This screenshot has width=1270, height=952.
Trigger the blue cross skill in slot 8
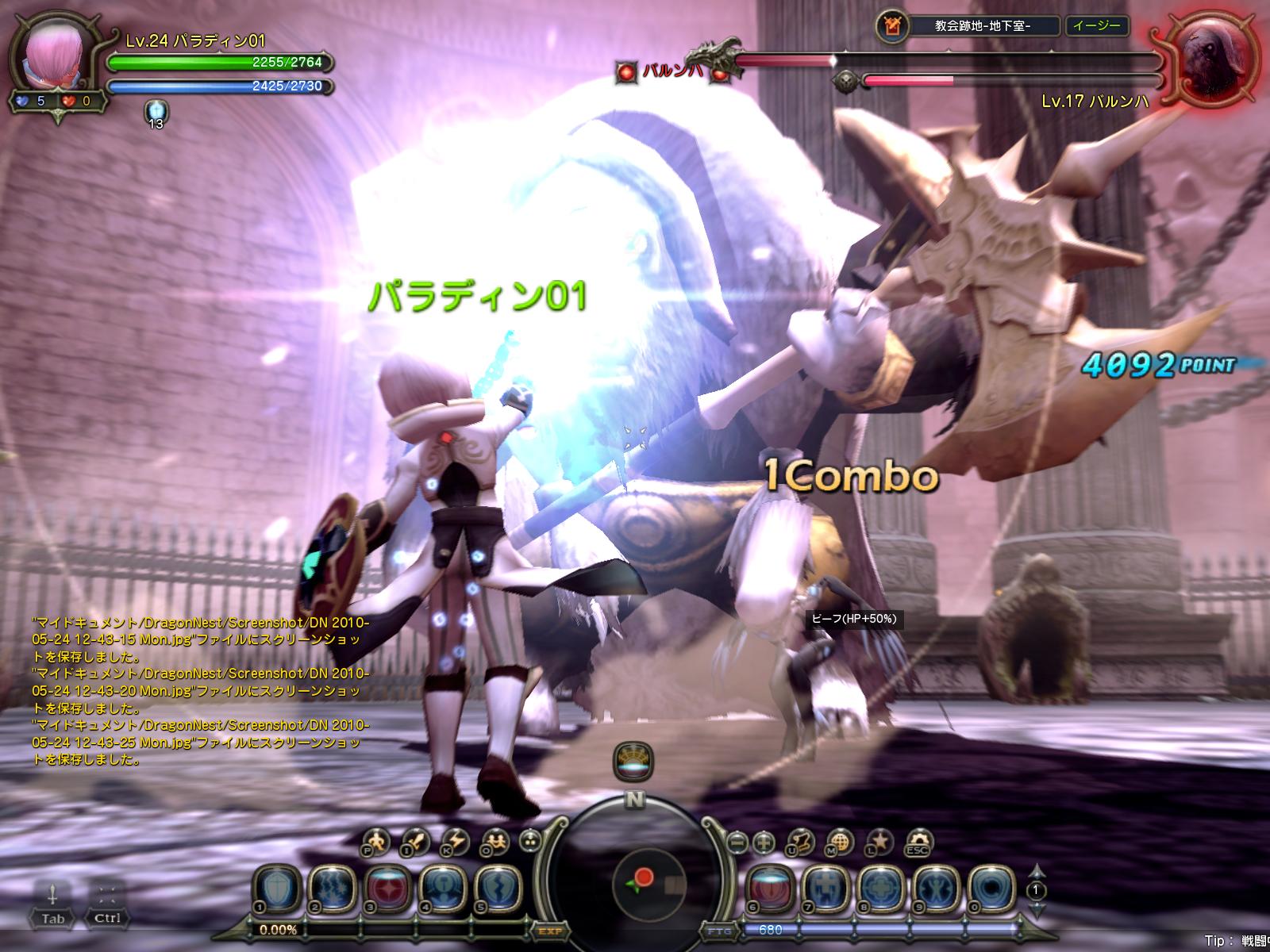coord(880,885)
